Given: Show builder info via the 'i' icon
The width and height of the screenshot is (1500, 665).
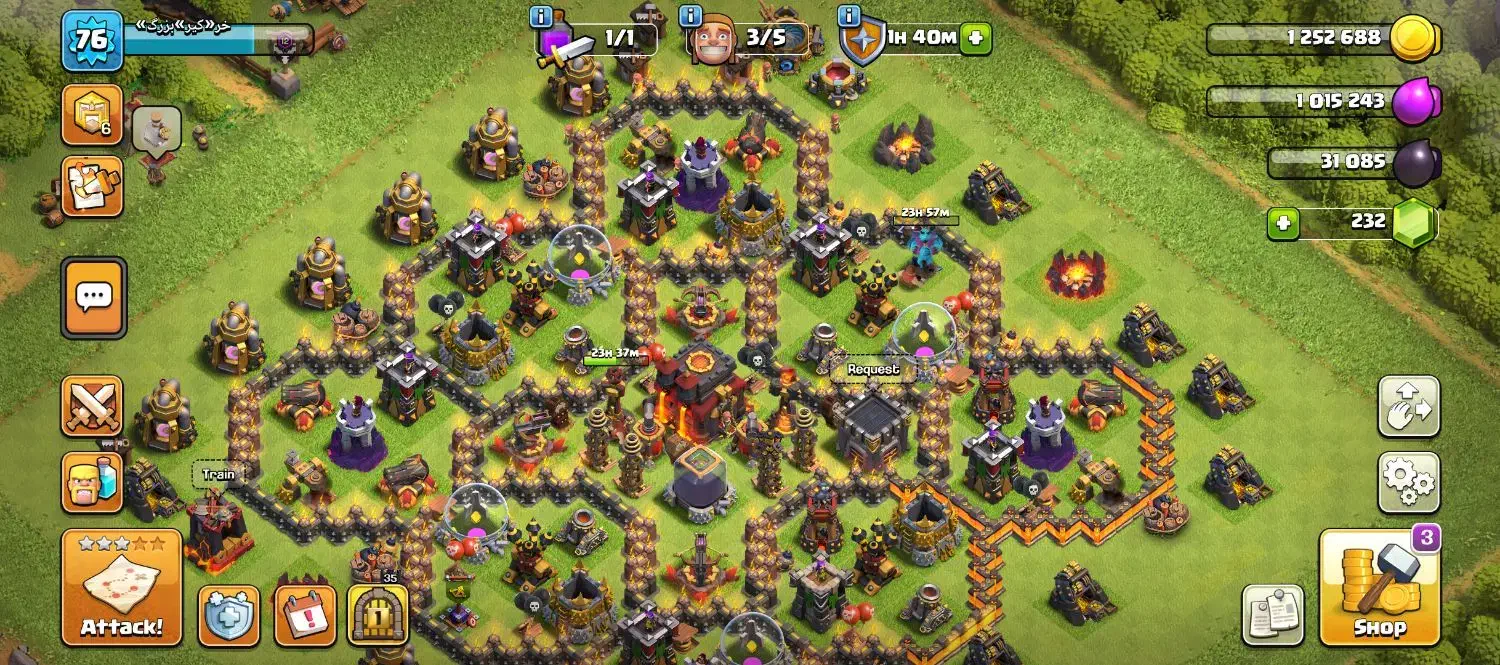Looking at the screenshot, I should click(x=690, y=16).
